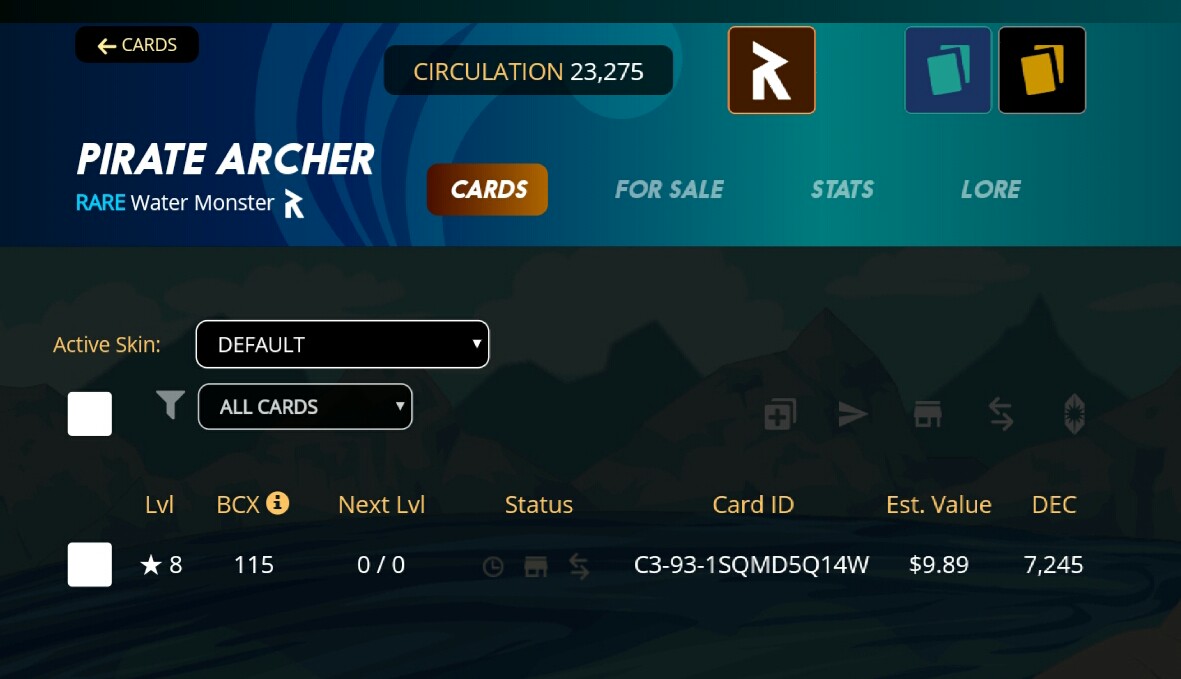Go back using the Cards button
Viewport: 1181px width, 679px height.
click(x=137, y=45)
